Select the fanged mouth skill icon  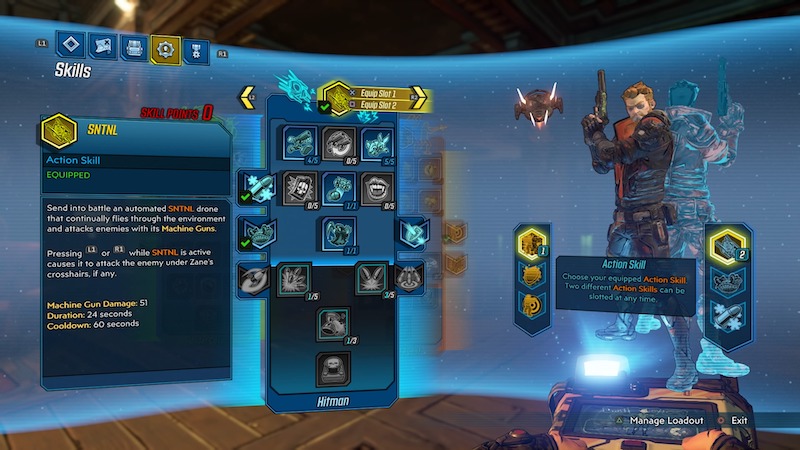(x=376, y=187)
